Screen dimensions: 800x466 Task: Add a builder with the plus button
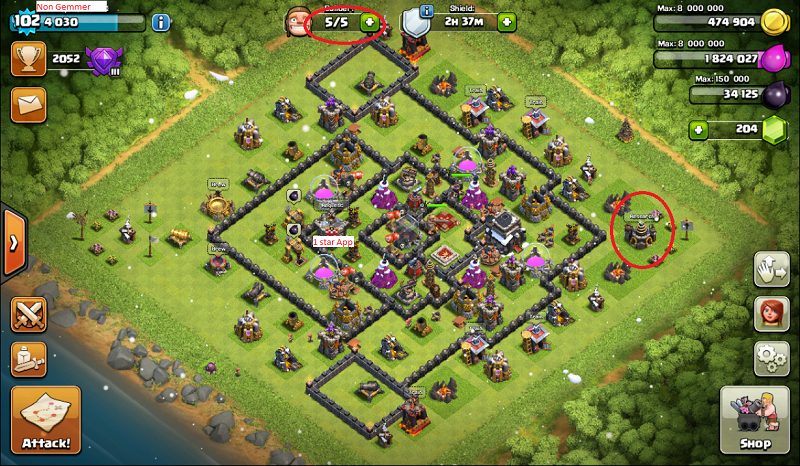pyautogui.click(x=370, y=21)
